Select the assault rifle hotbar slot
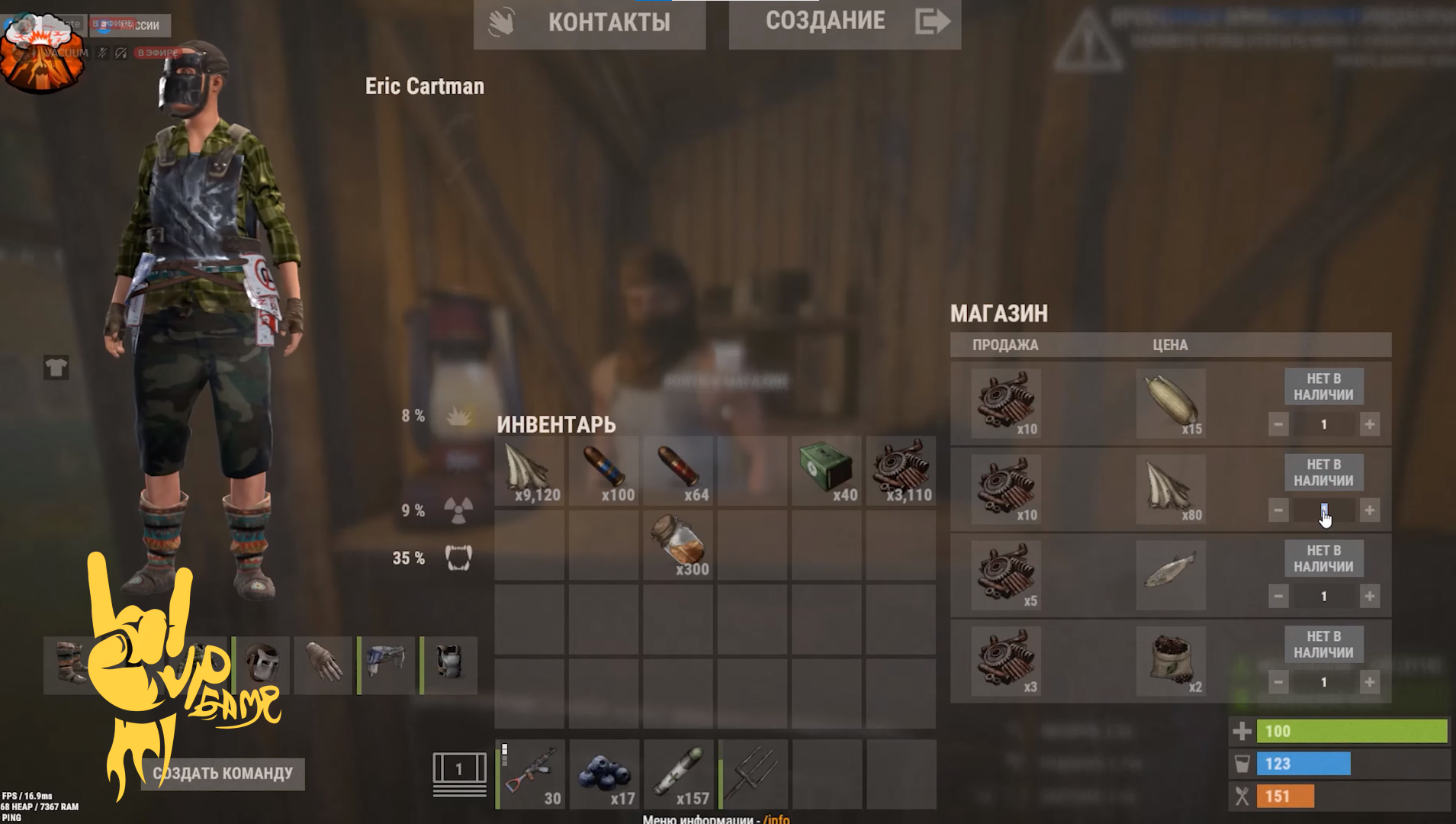Screen dimensions: 1456x824 pos(531,774)
